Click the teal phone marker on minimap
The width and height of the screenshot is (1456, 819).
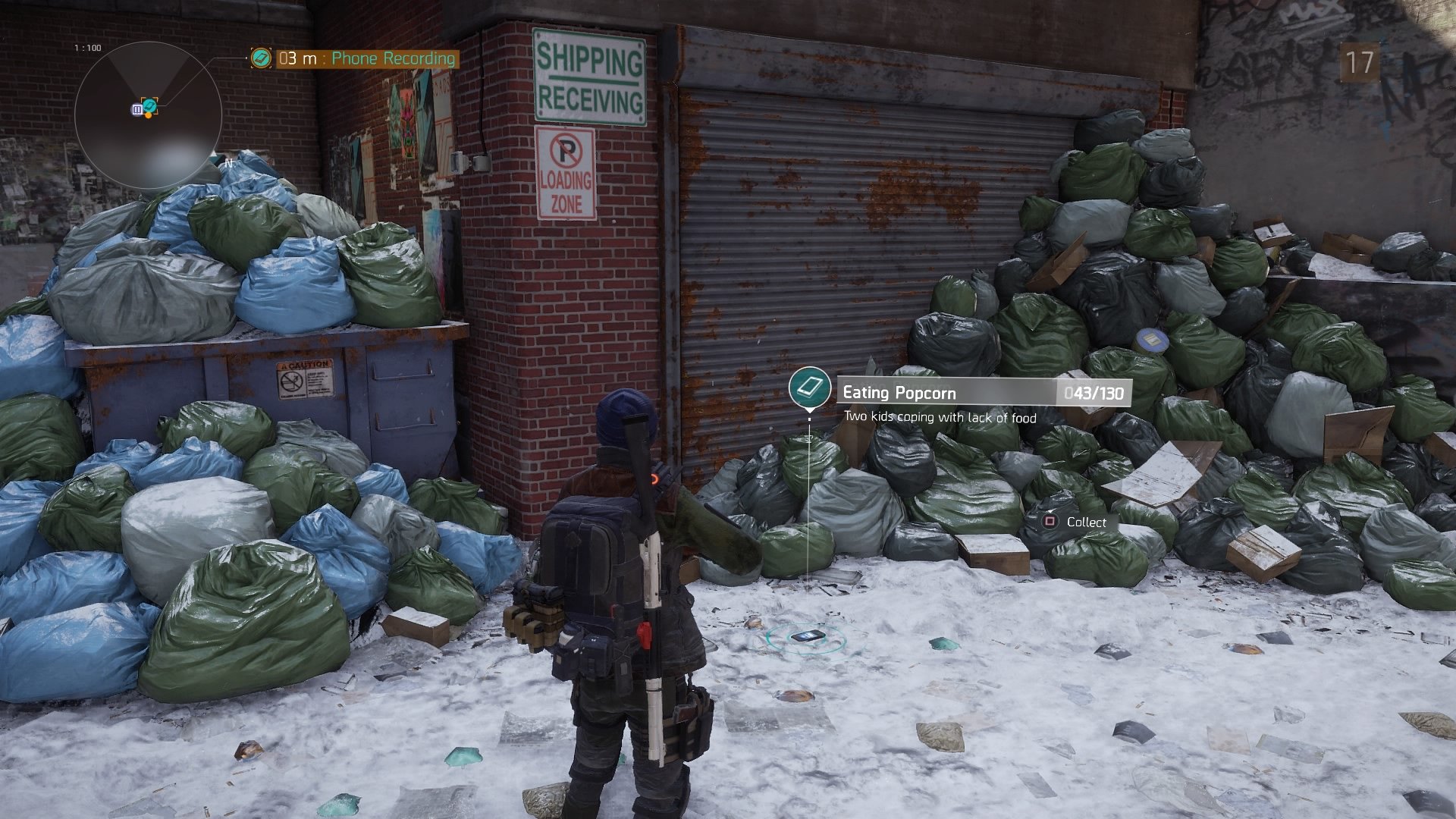click(150, 105)
